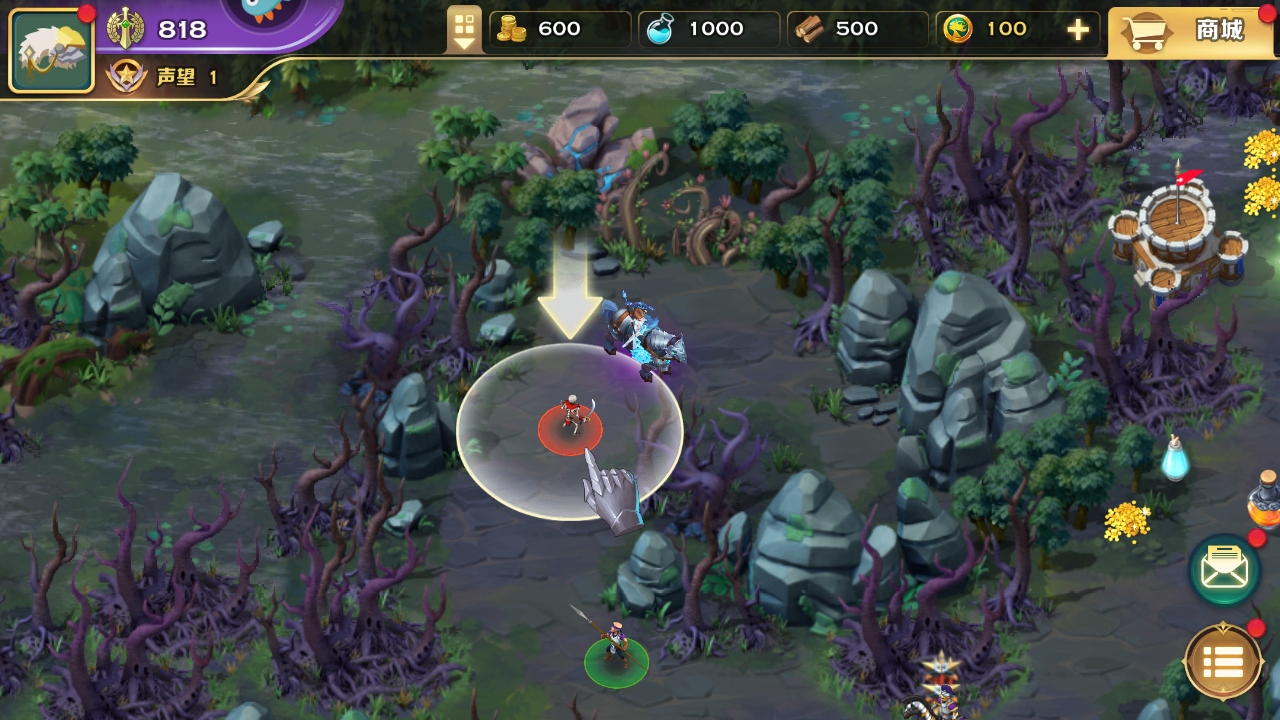Expand the resource bar dropdown arrow
The height and width of the screenshot is (720, 1280).
[464, 30]
